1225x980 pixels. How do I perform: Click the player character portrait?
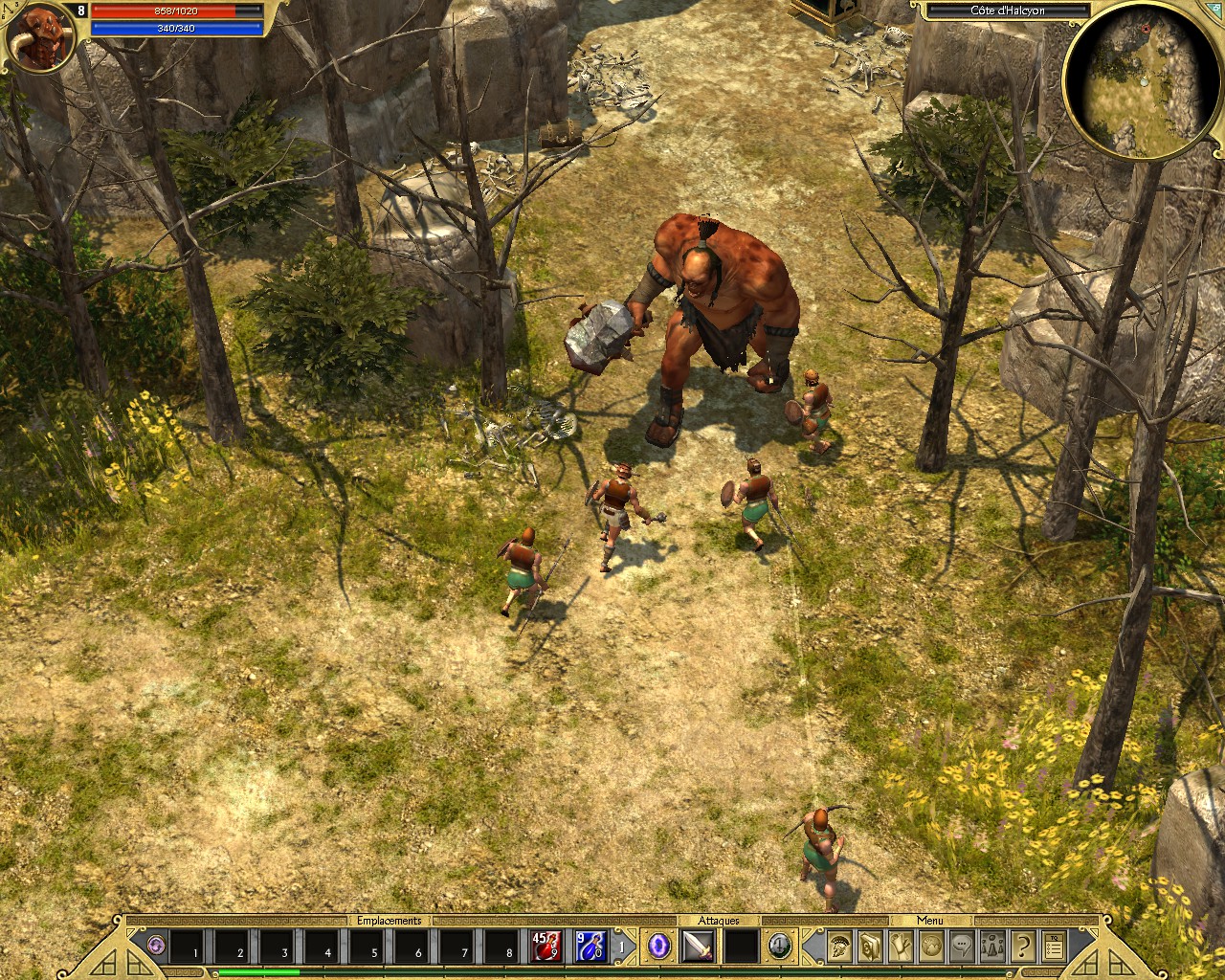coord(40,38)
